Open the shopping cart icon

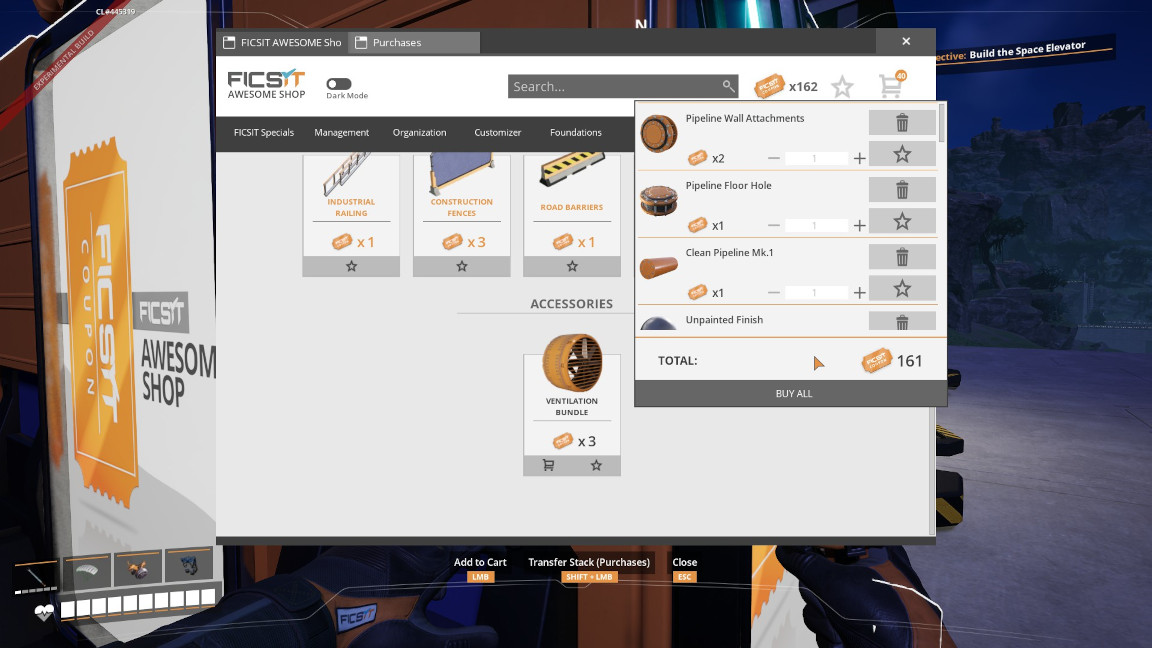891,86
